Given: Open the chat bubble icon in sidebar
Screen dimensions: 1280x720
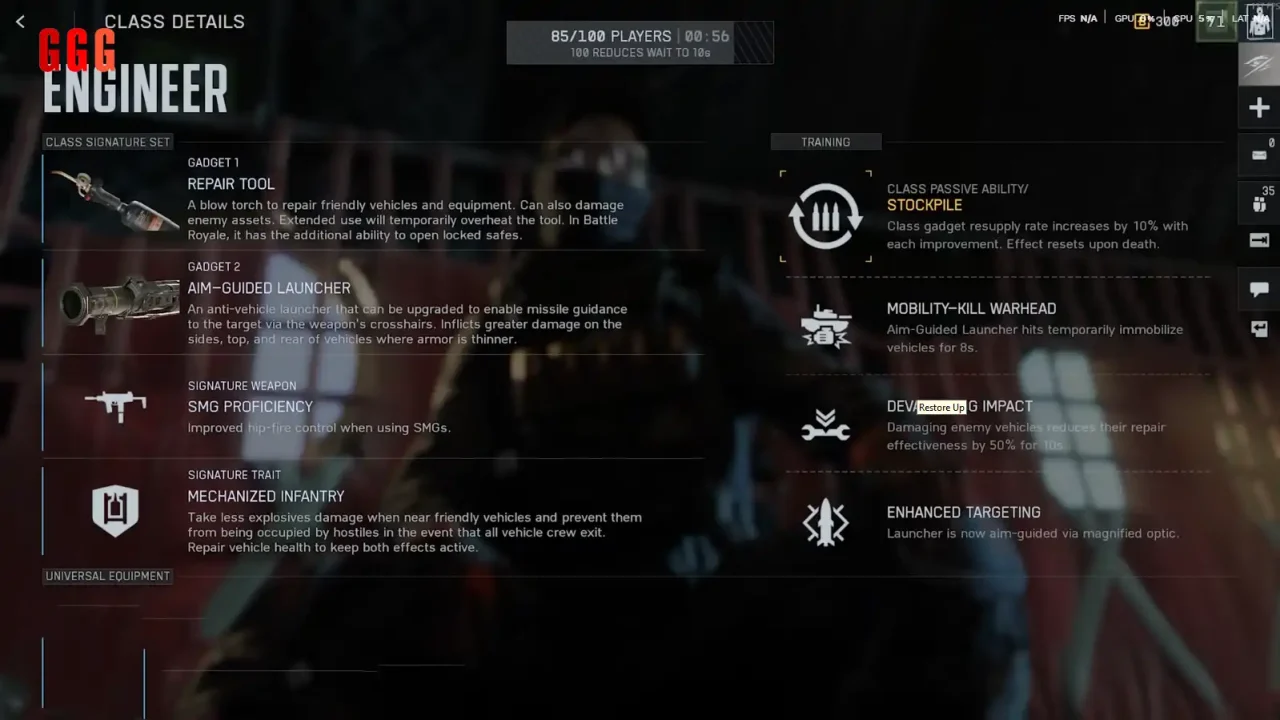Looking at the screenshot, I should point(1259,290).
